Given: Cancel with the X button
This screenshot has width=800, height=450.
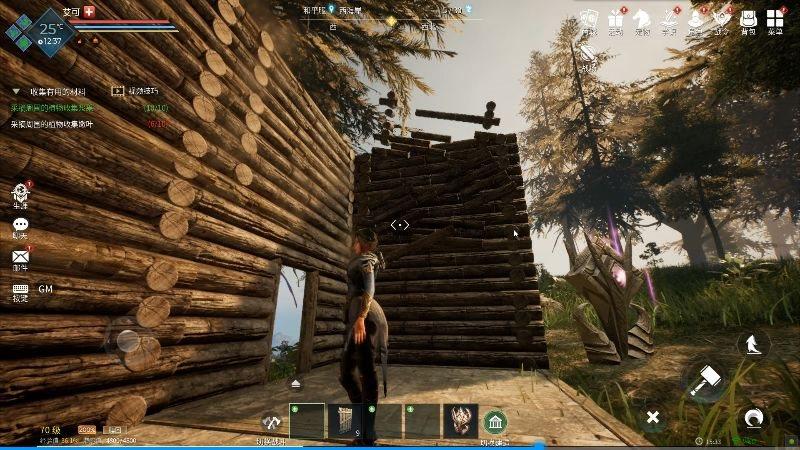Looking at the screenshot, I should [x=652, y=416].
